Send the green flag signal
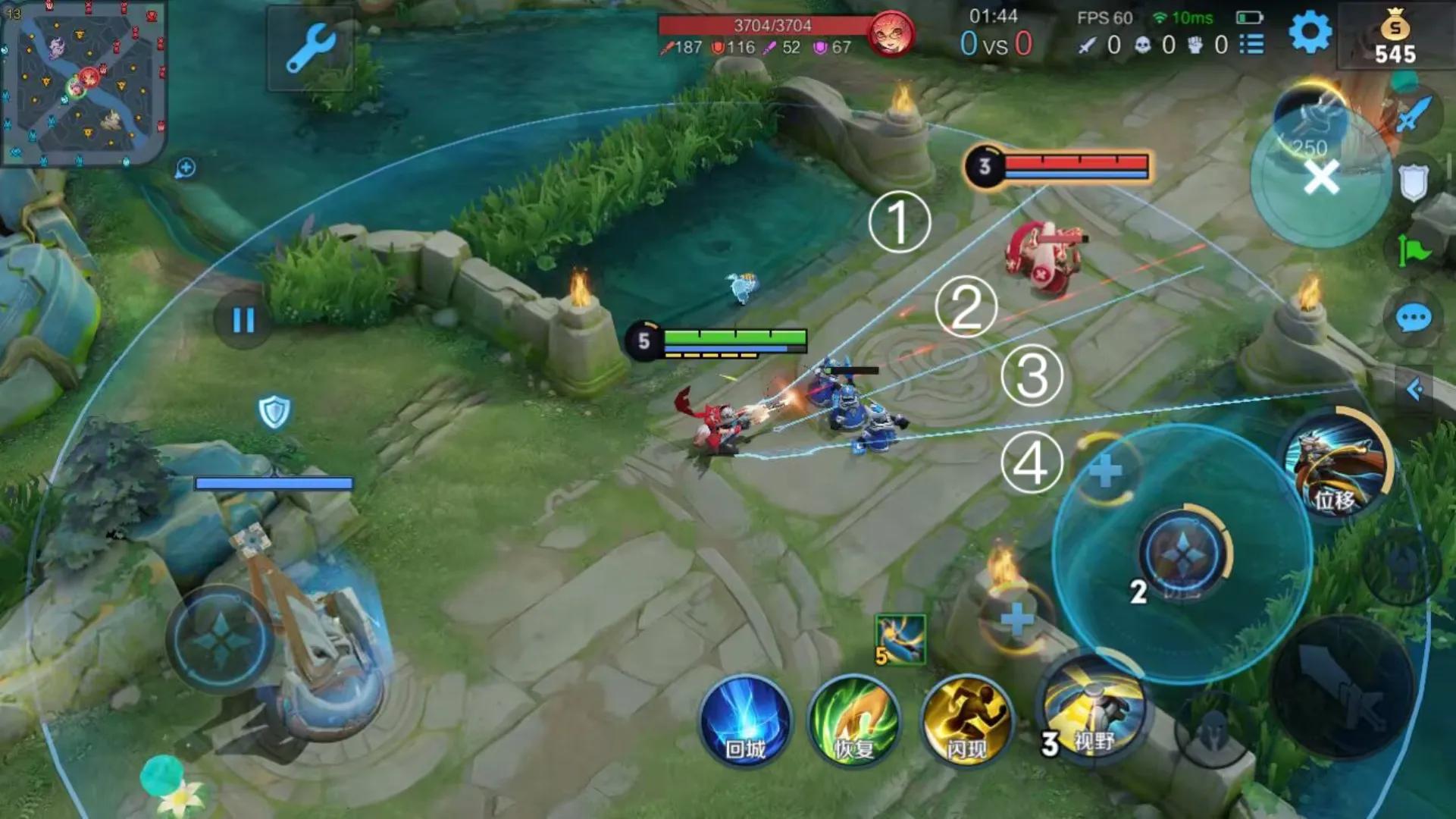Viewport: 1456px width, 819px height. pyautogui.click(x=1414, y=250)
